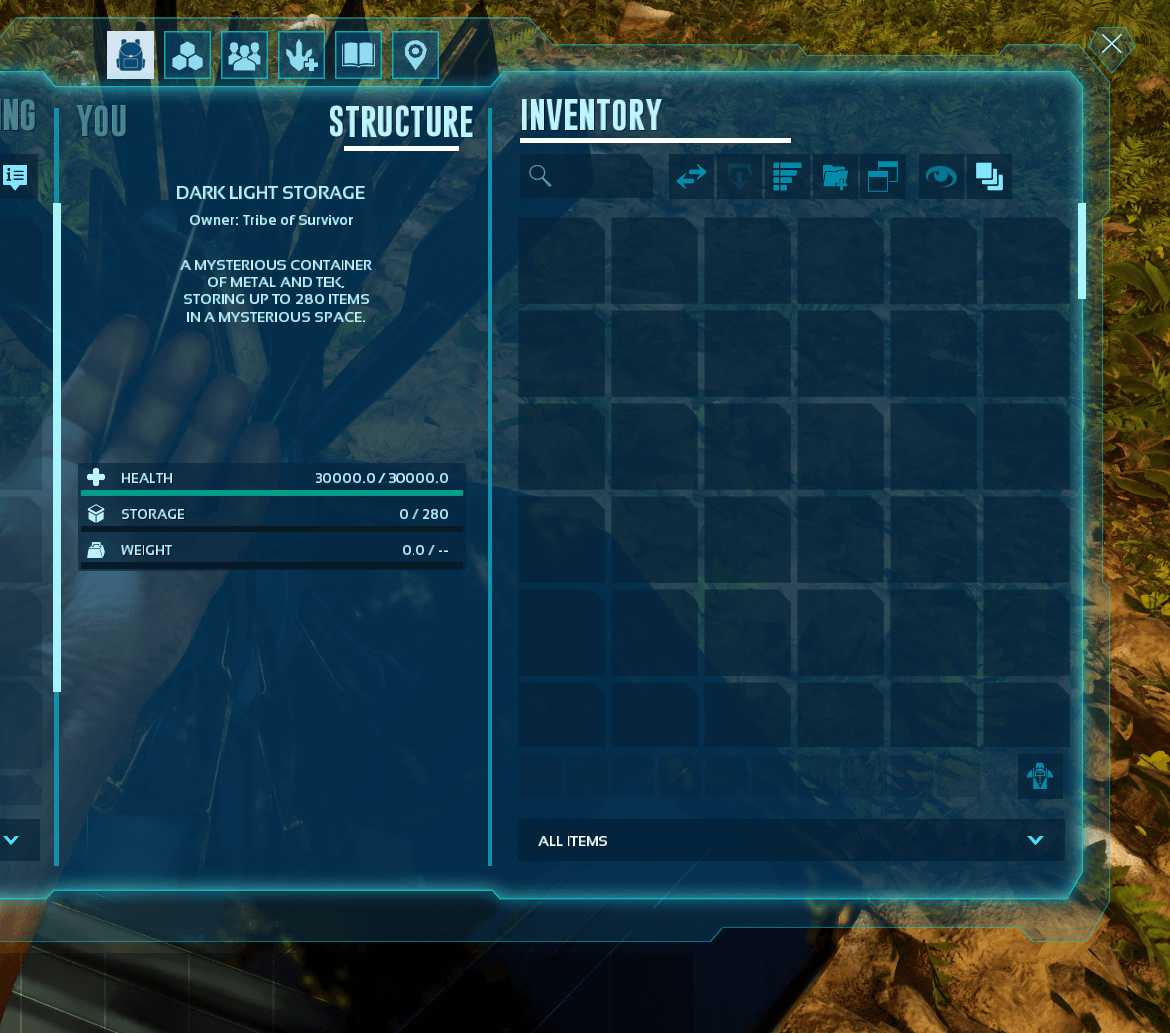Open the hexagon engrams tab
The image size is (1170, 1033).
pos(187,55)
